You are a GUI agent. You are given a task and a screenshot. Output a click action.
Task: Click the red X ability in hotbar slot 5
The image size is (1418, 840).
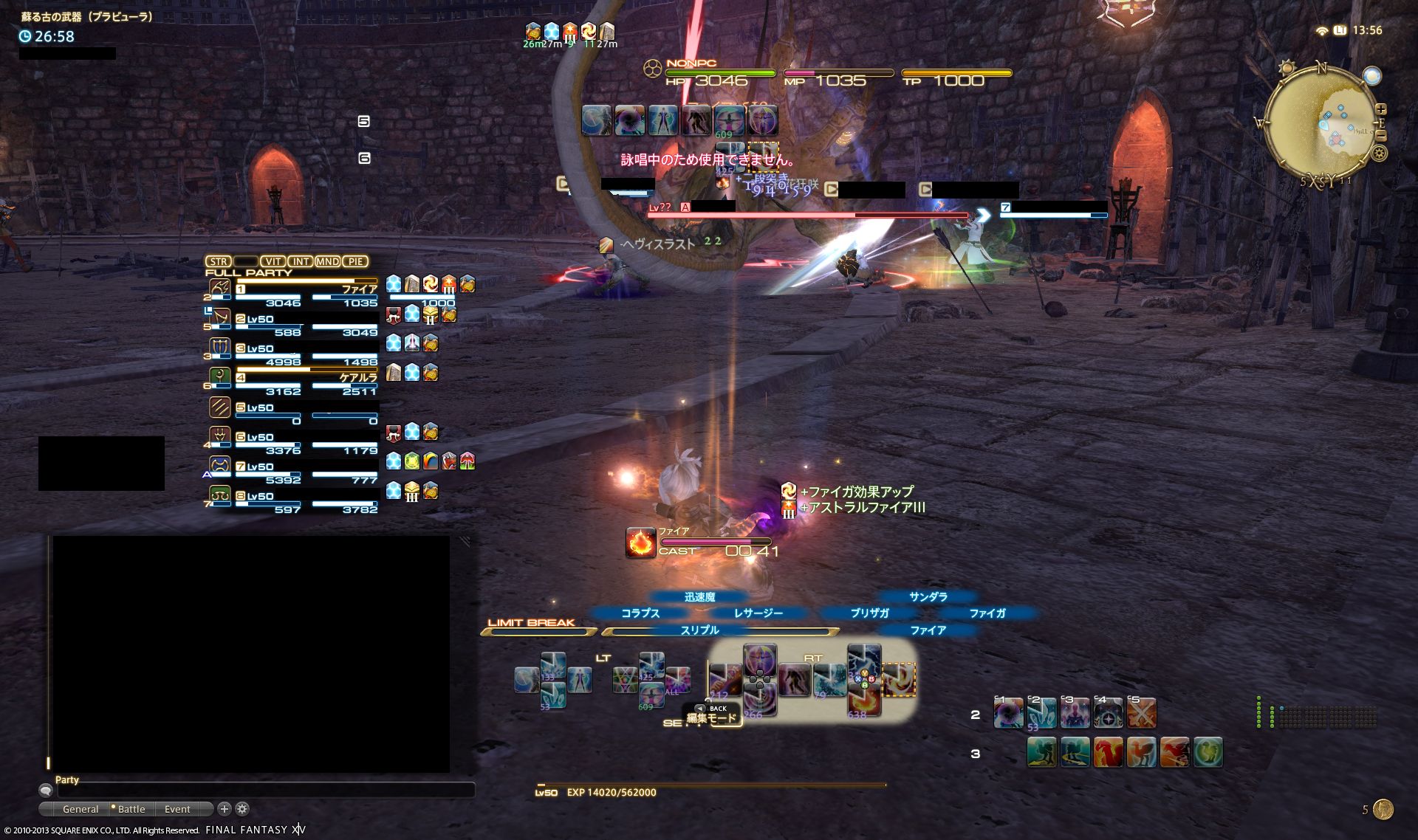(x=1142, y=713)
